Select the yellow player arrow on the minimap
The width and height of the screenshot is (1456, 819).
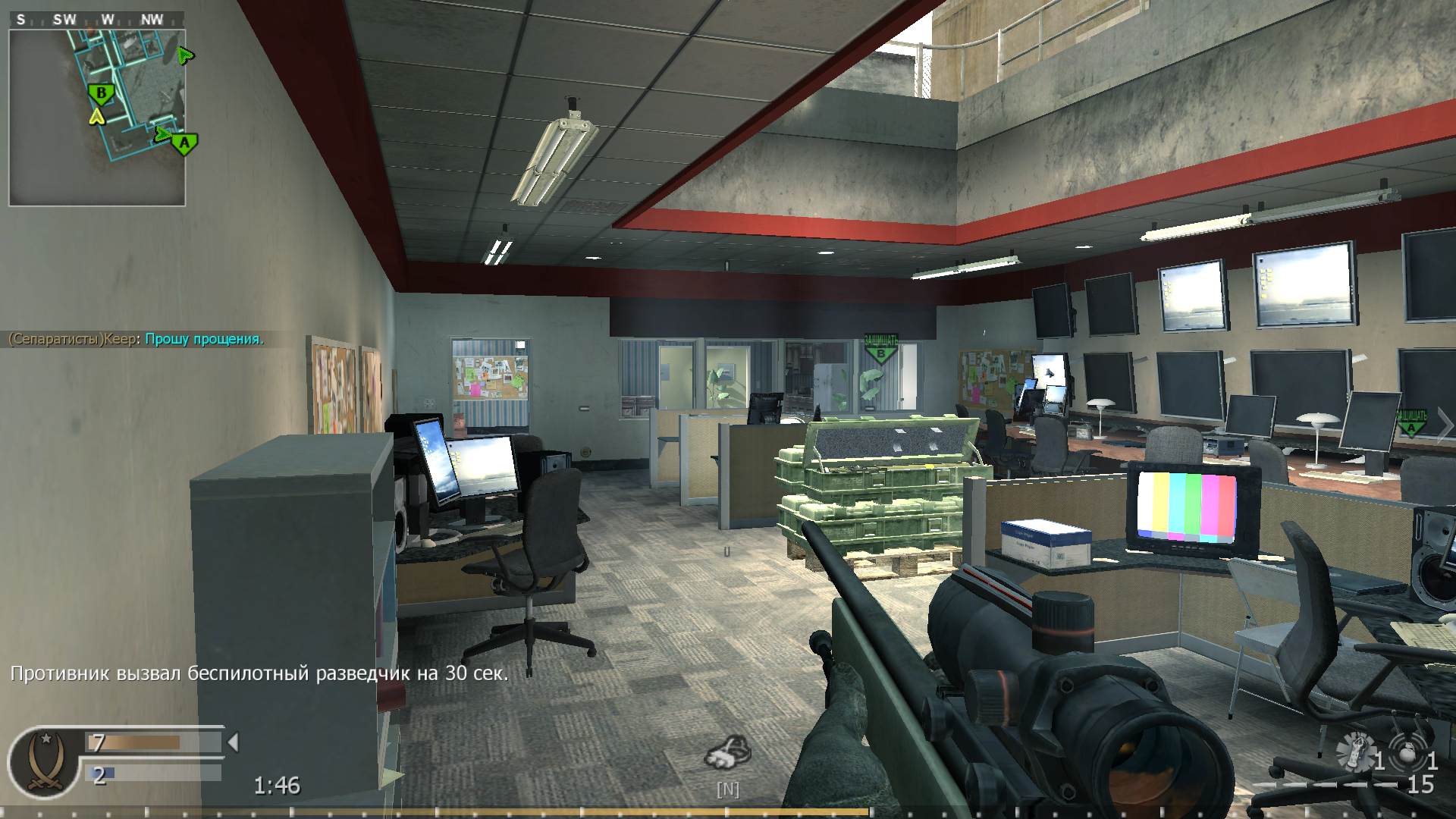pos(97,117)
